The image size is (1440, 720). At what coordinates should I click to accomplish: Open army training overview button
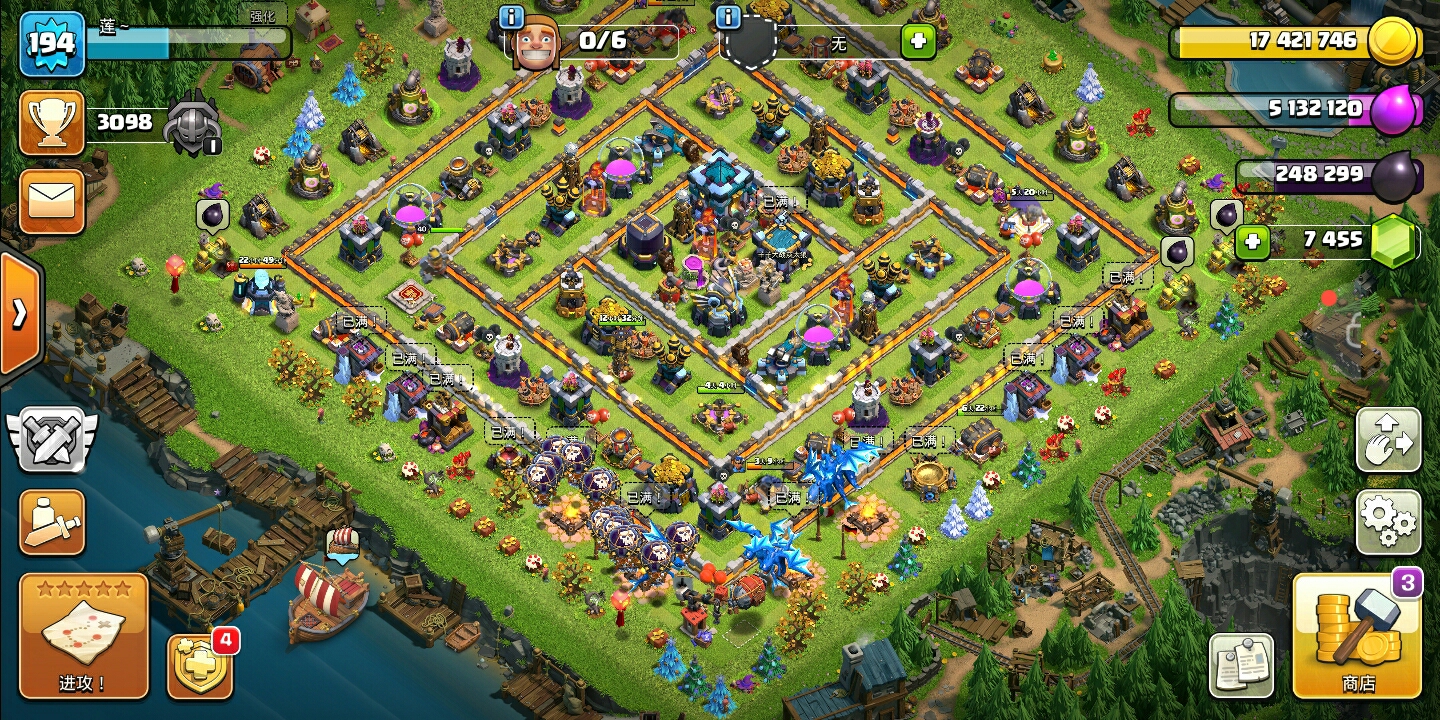tap(51, 521)
